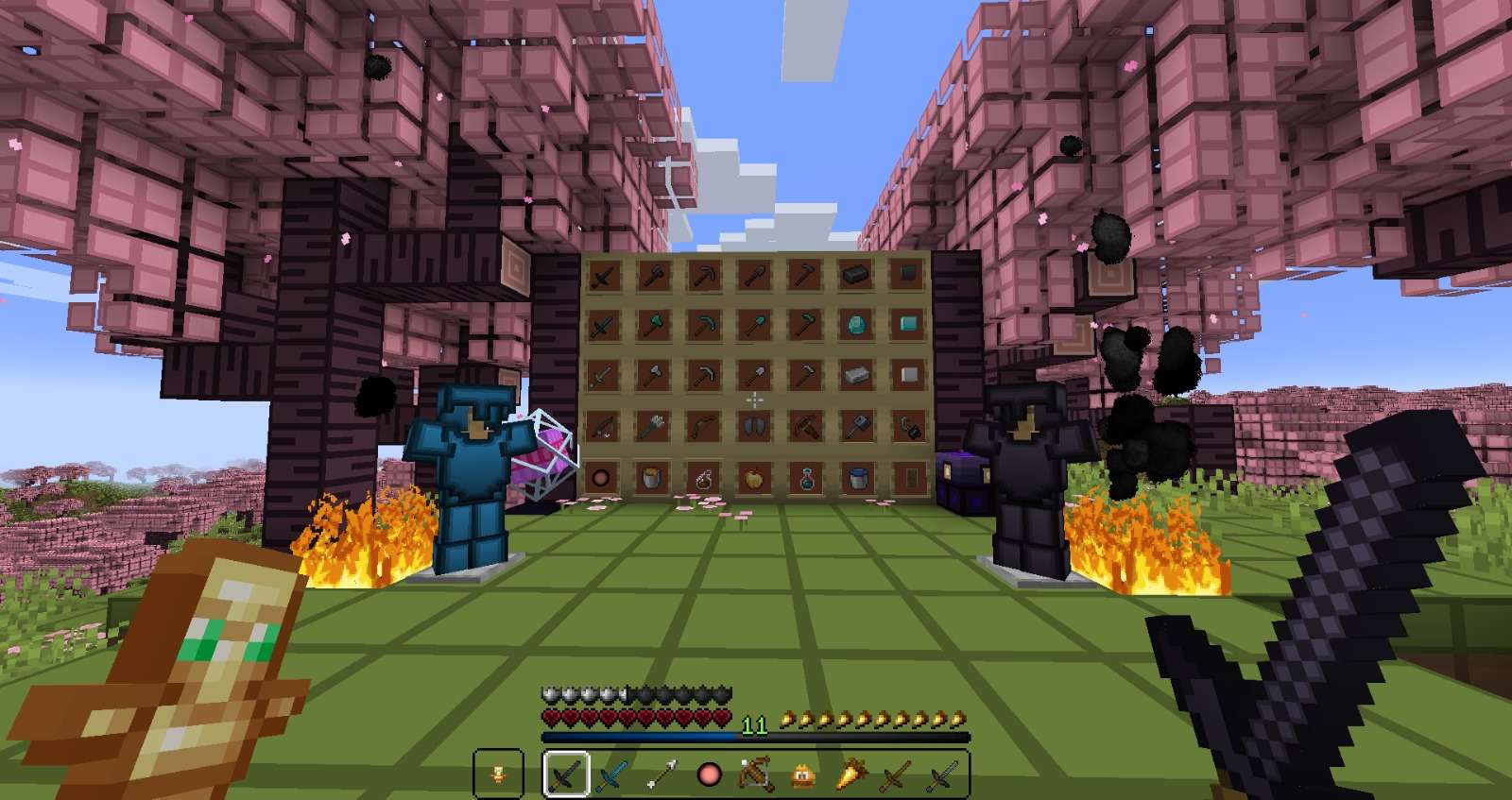
Task: Select the iron shovel item frame
Action: pyautogui.click(x=752, y=372)
